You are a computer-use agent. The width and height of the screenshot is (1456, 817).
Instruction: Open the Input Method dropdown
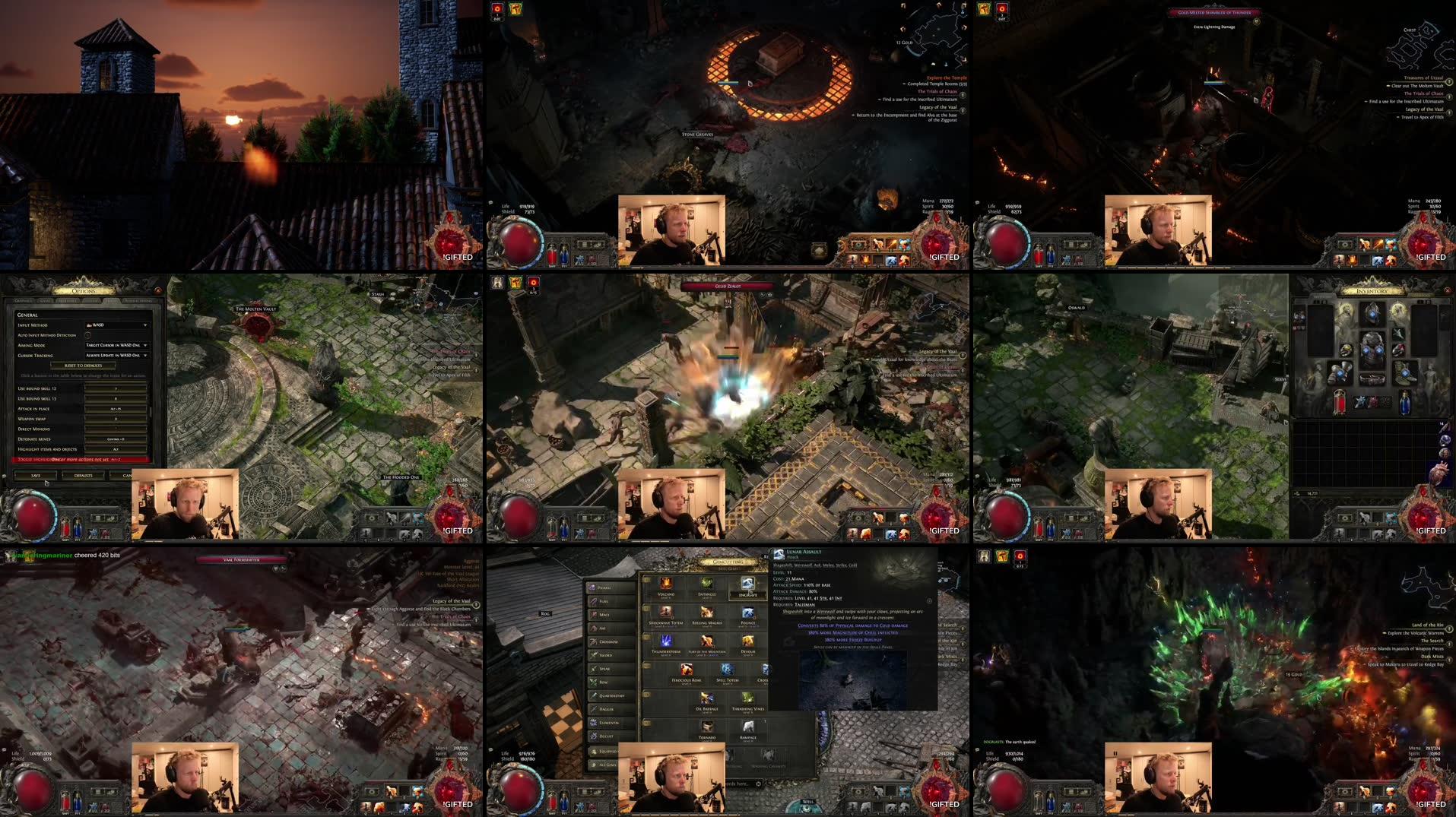[x=118, y=325]
